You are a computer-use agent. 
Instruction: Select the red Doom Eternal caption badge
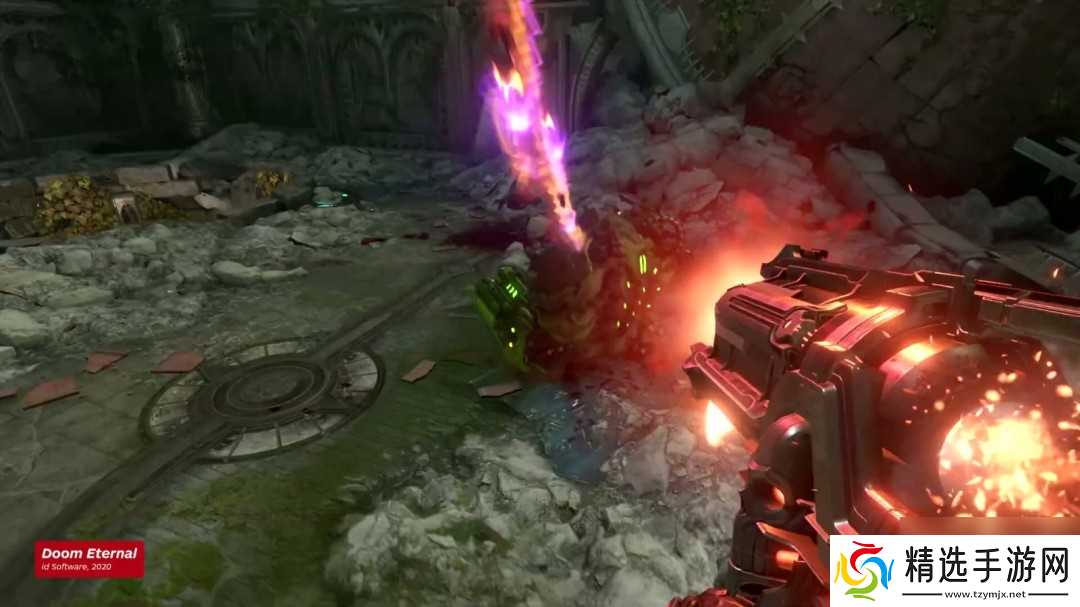coord(89,559)
